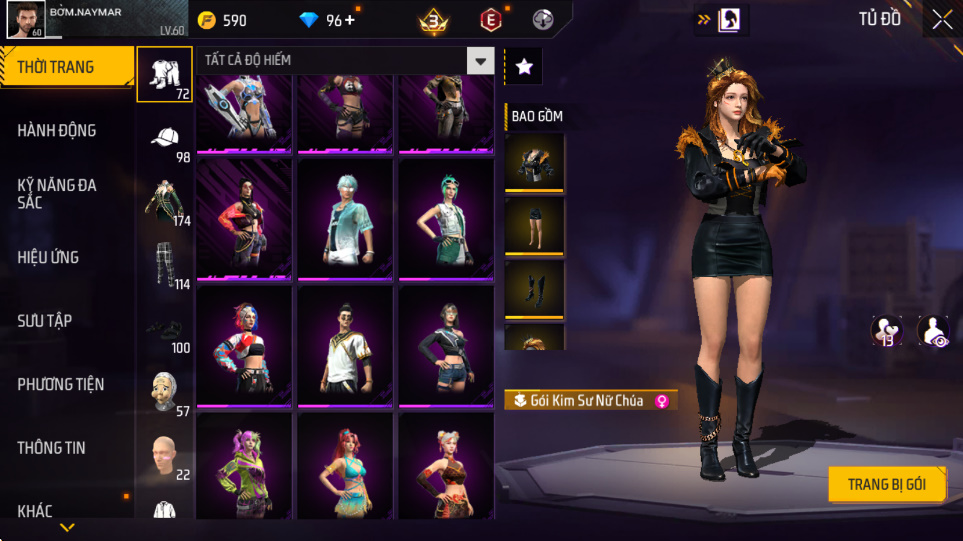Toggle the star favorites filter
Screen dimensions: 963x541
(x=524, y=66)
